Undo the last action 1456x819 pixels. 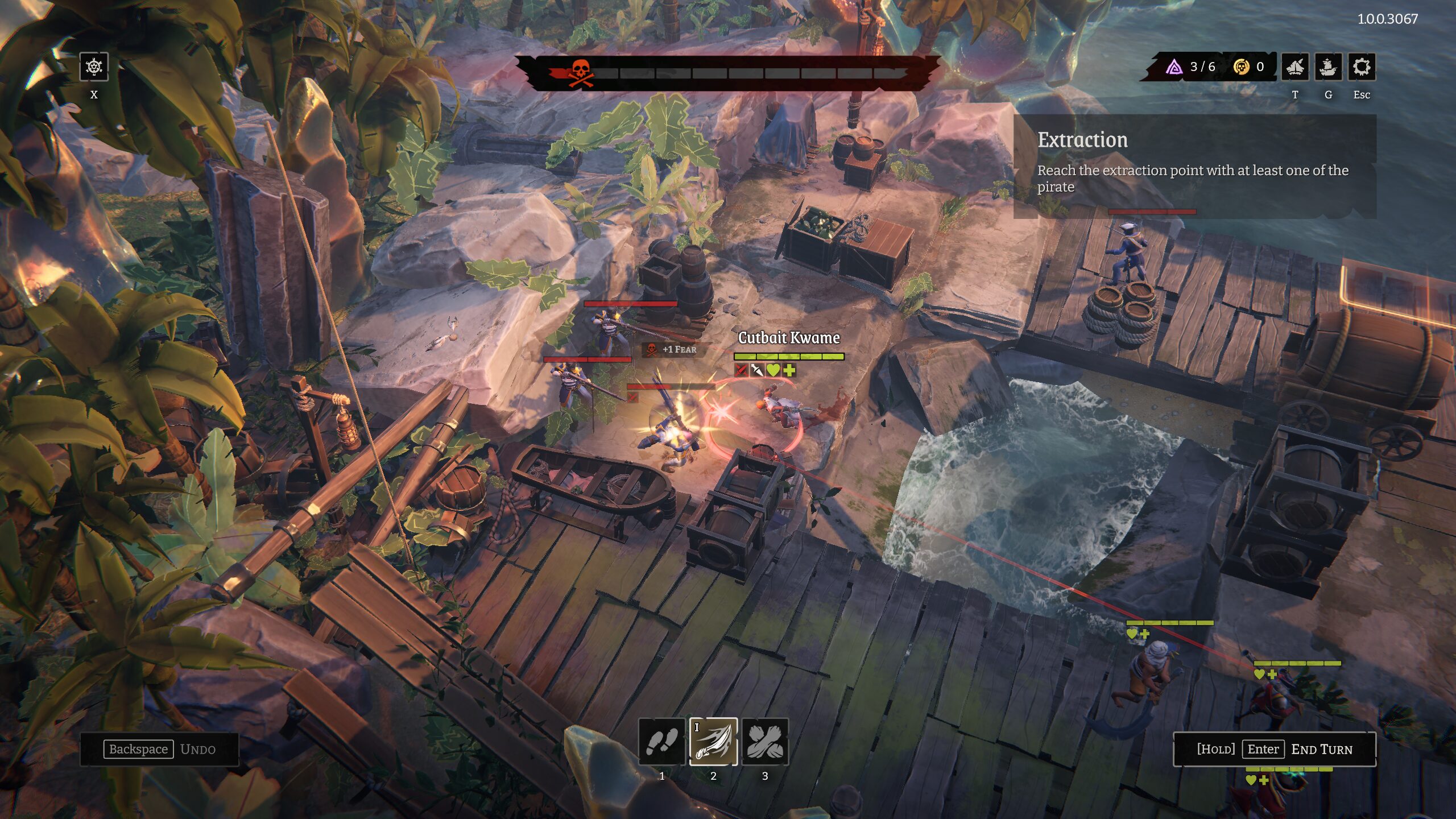160,749
